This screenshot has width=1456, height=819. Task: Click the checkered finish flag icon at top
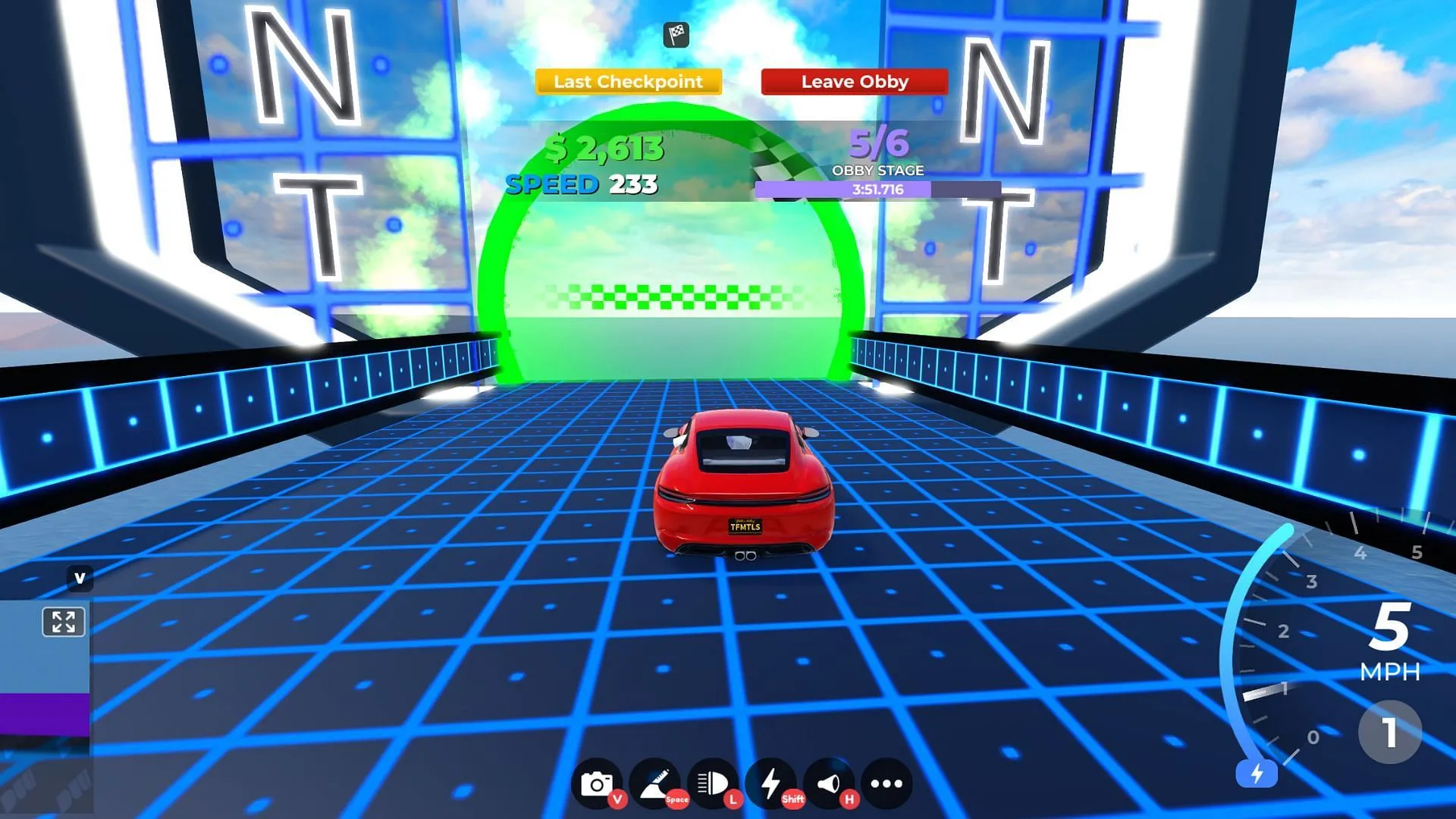point(677,34)
